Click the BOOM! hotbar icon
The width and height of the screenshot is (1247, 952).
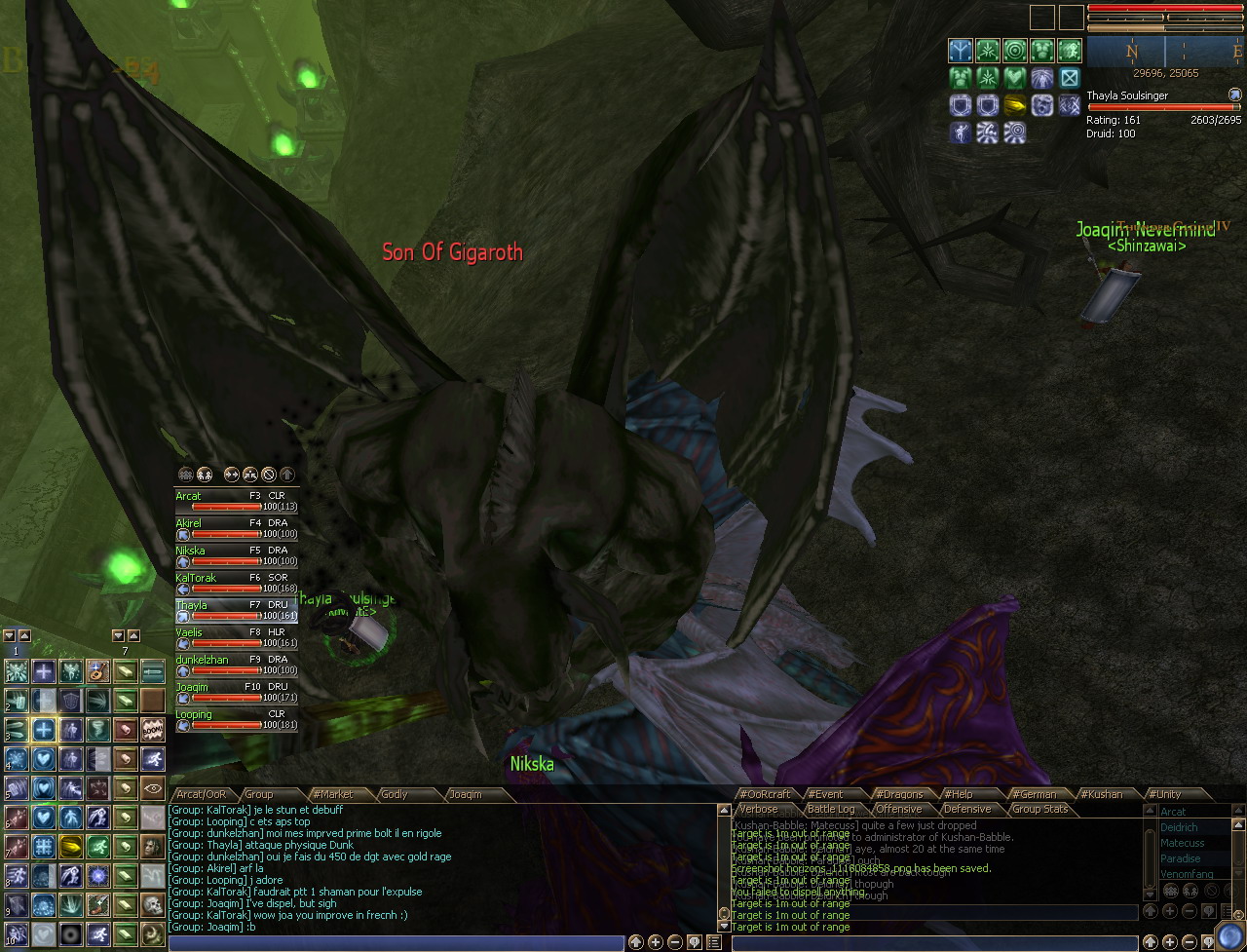pos(152,729)
